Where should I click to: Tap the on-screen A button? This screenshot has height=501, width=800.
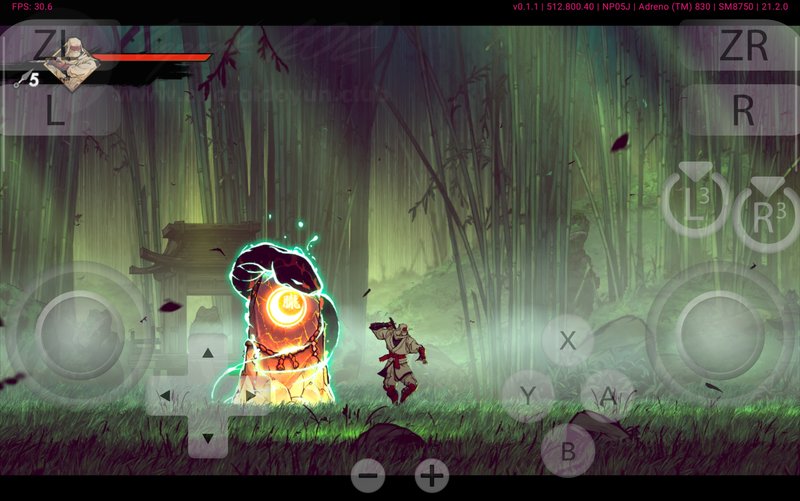[607, 396]
